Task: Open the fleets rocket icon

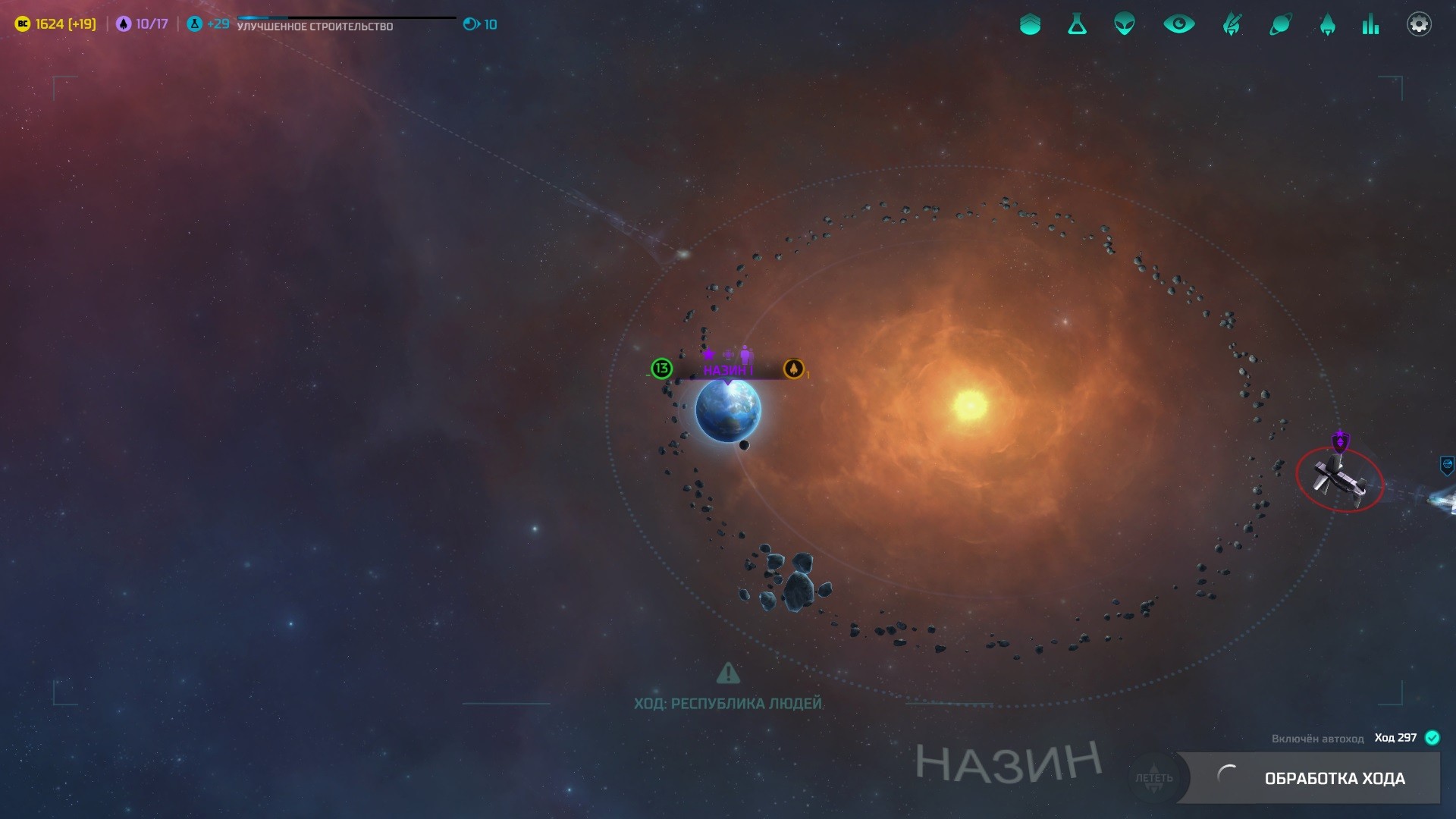Action: coord(1327,24)
